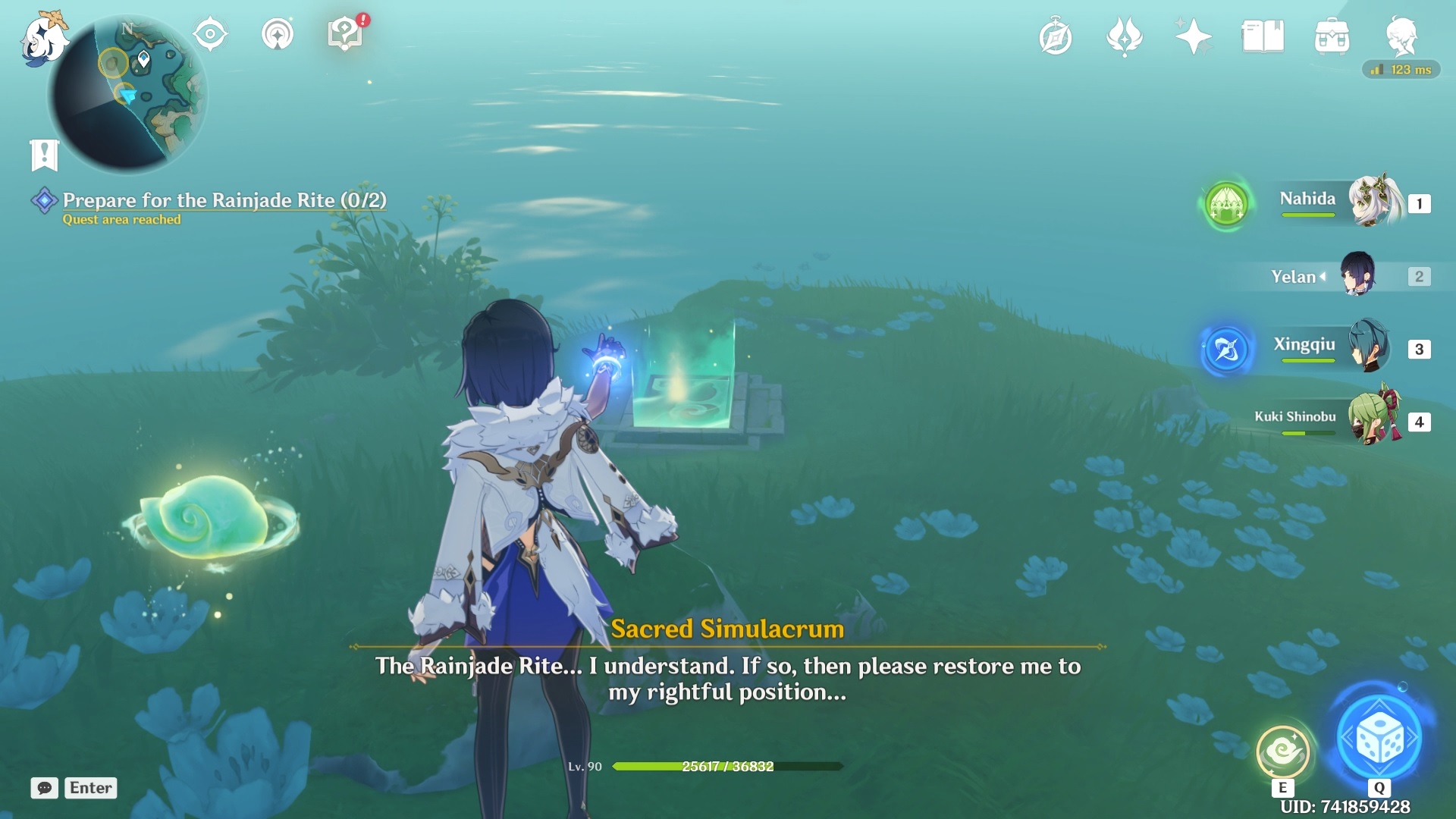
Task: Open the guide compass icon near top right
Action: pos(1056,36)
